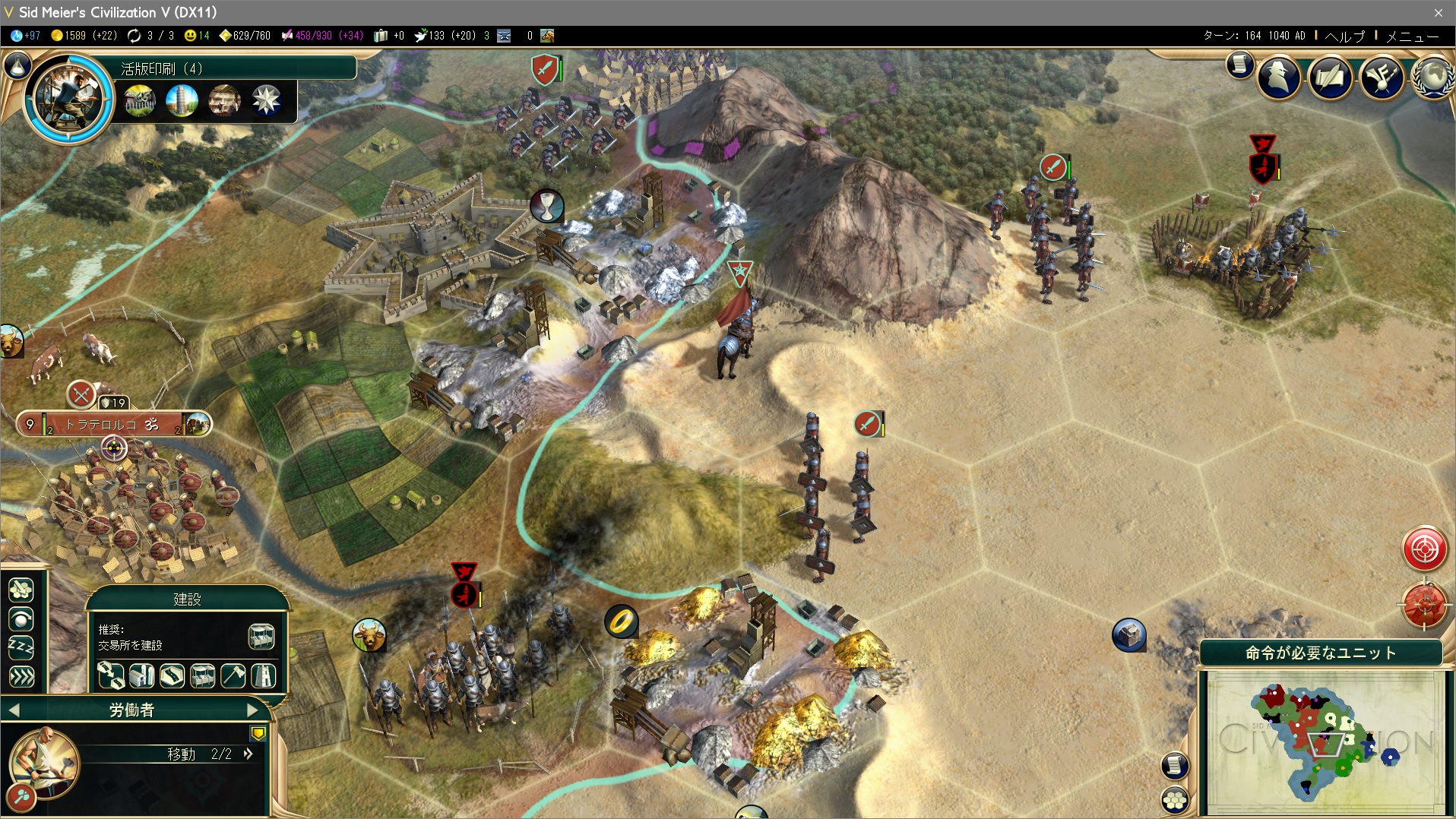The image size is (1456, 819).
Task: Open the hex-grid map options button
Action: pos(1175,800)
